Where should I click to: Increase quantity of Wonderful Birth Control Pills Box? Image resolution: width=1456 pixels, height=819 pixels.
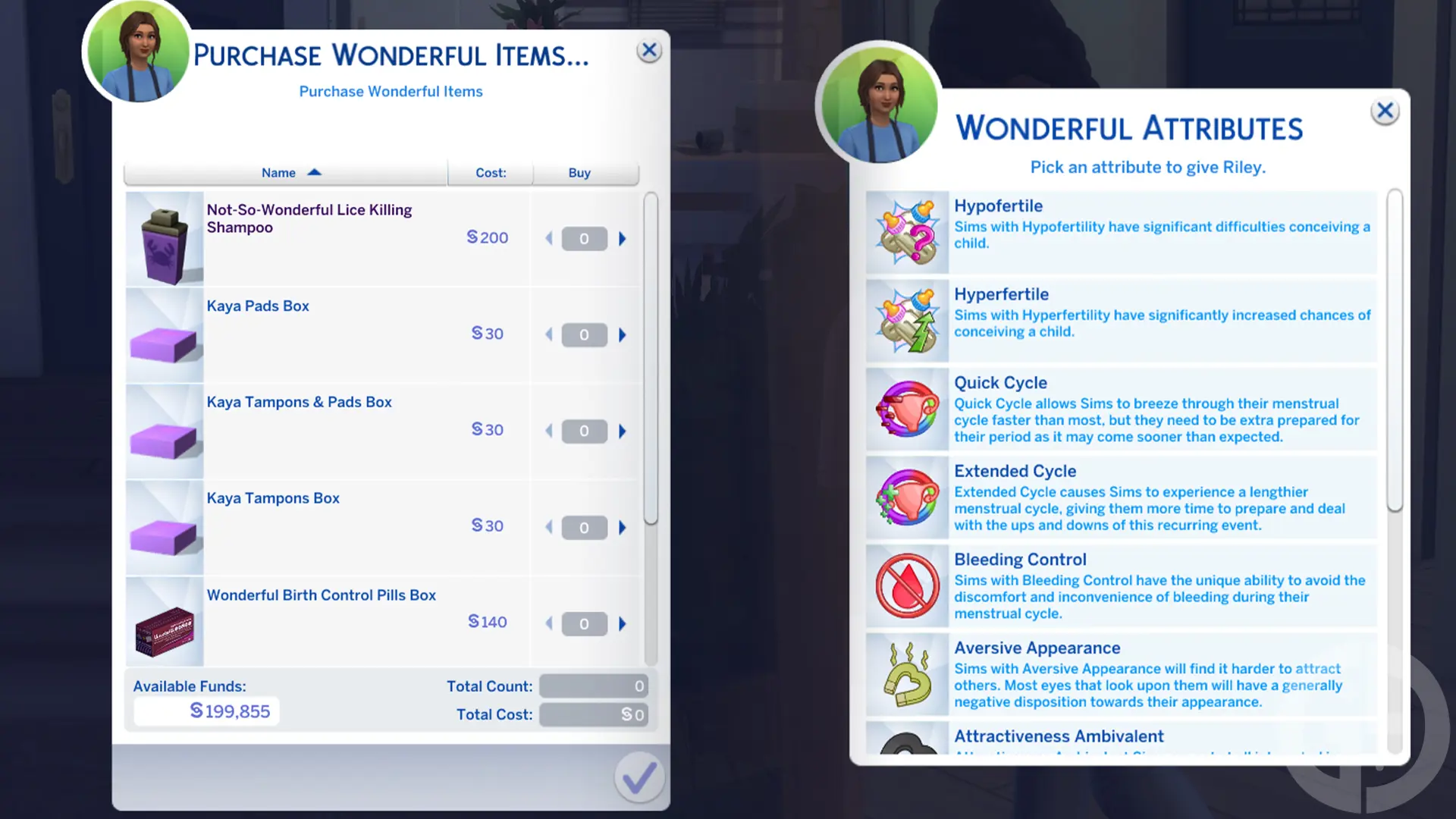[x=623, y=623]
